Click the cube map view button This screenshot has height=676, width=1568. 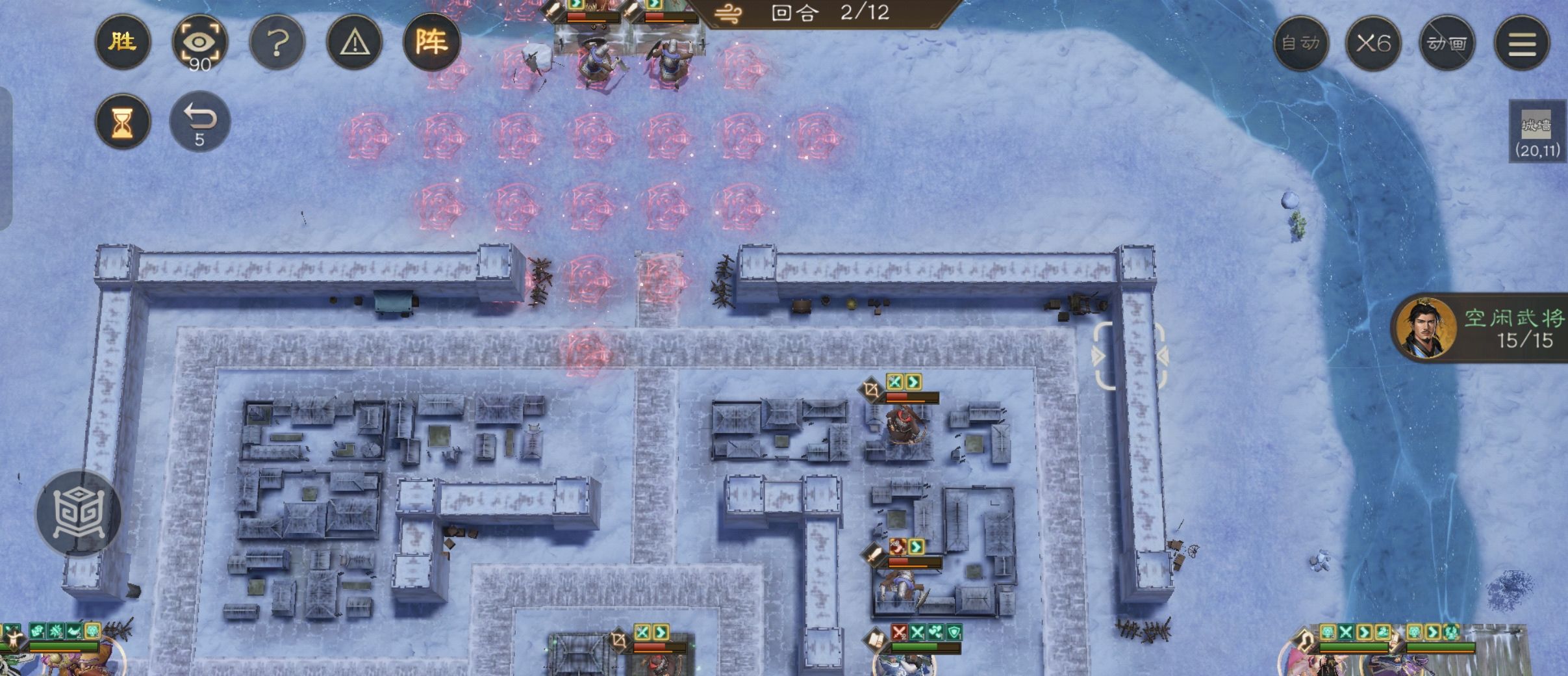point(78,513)
